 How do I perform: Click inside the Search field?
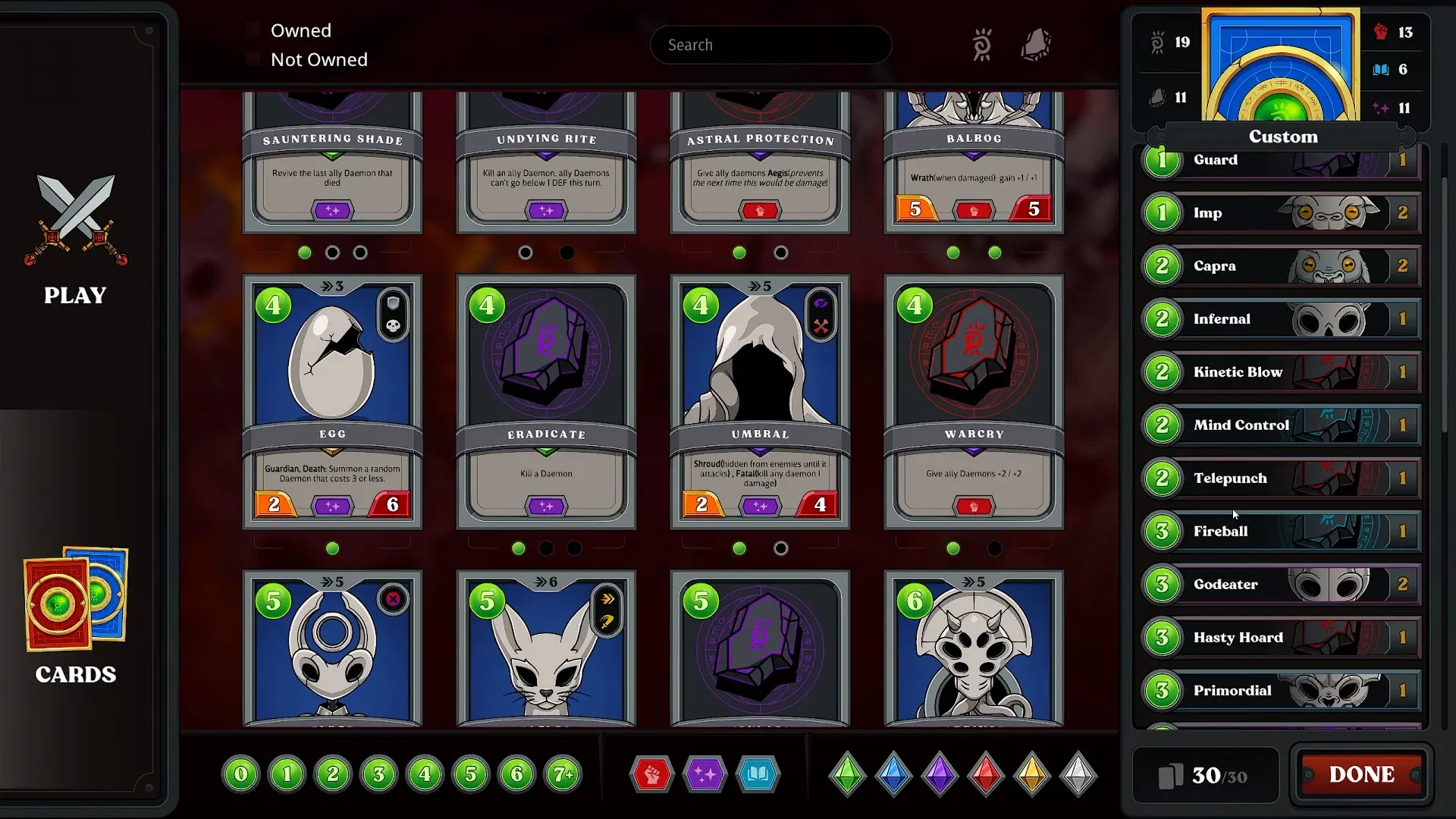click(770, 44)
